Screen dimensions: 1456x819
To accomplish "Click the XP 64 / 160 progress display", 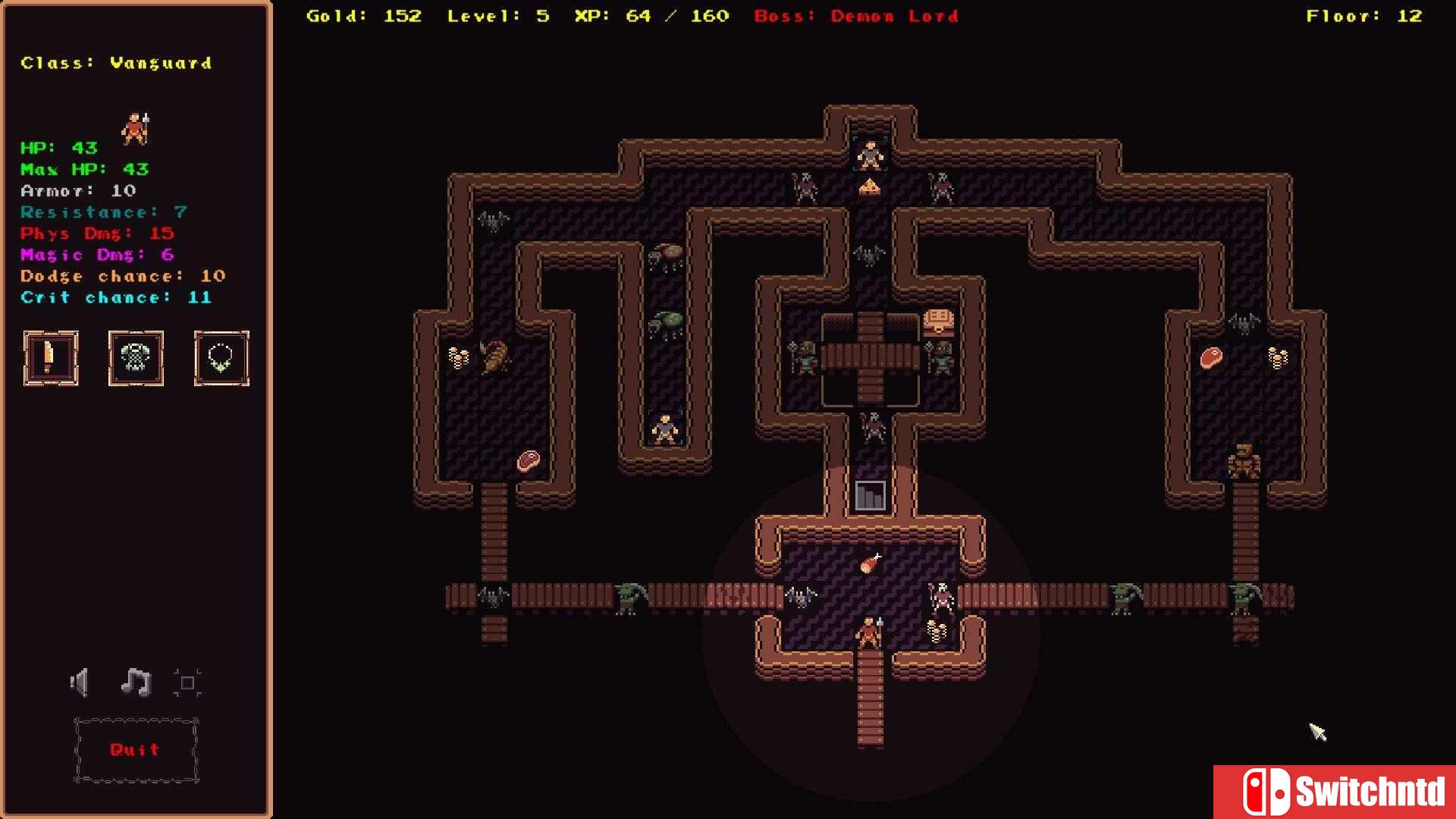I will point(653,15).
